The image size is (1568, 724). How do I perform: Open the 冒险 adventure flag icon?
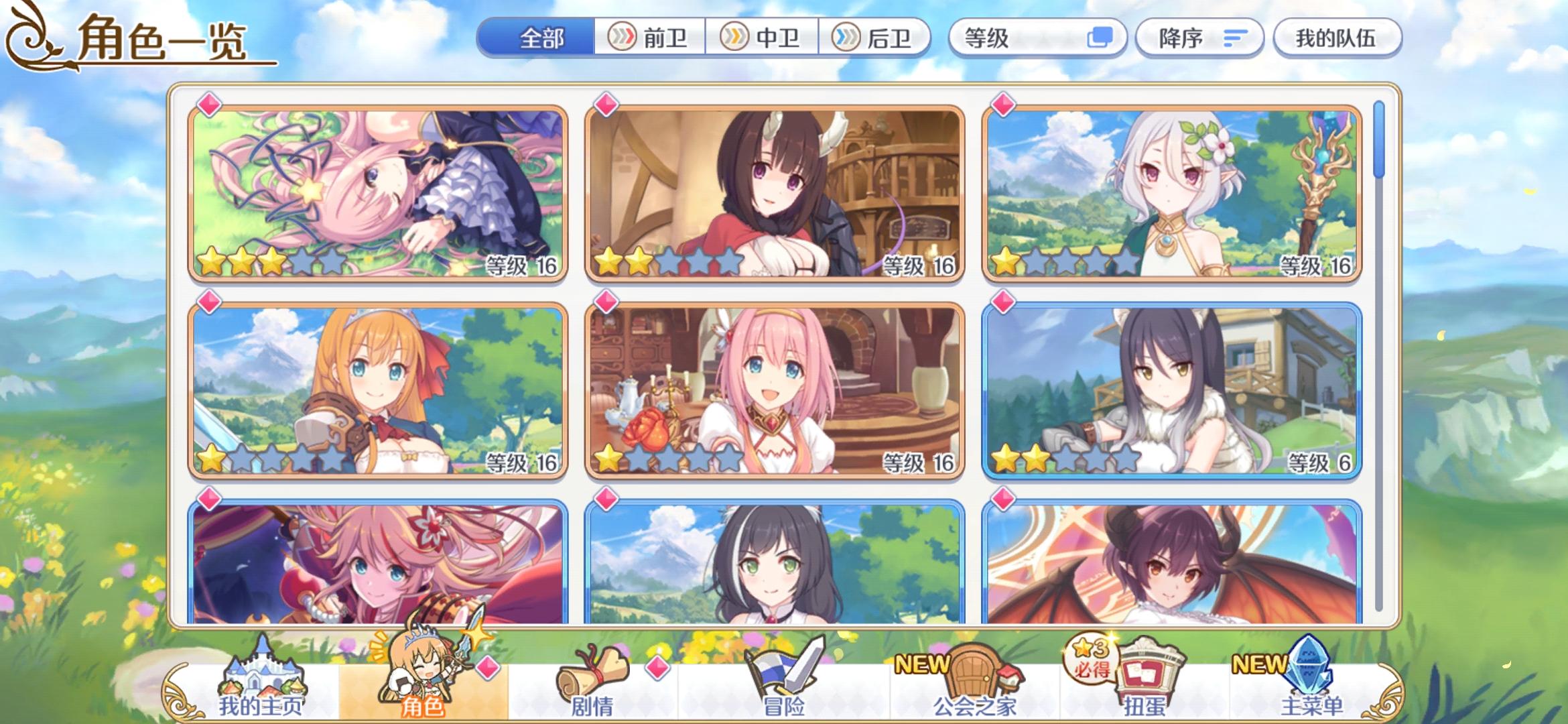[779, 670]
